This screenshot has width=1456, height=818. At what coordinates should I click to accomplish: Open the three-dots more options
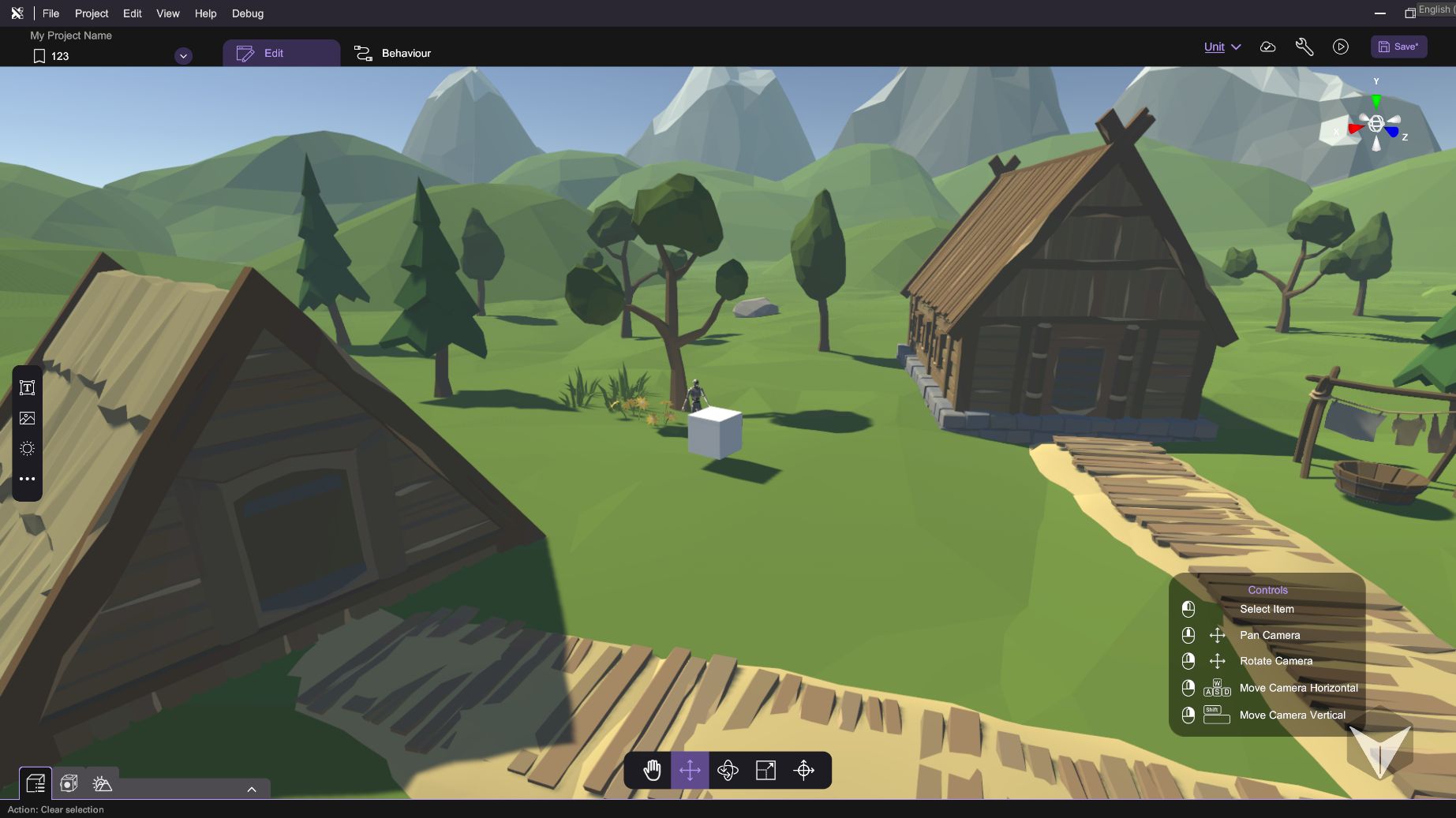tap(27, 479)
